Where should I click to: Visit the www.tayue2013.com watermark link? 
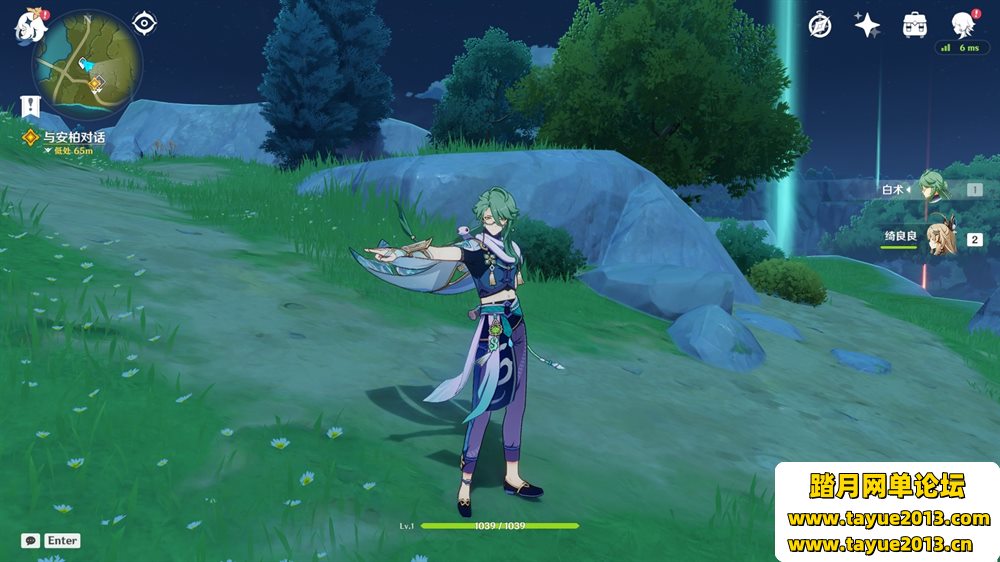[x=888, y=518]
